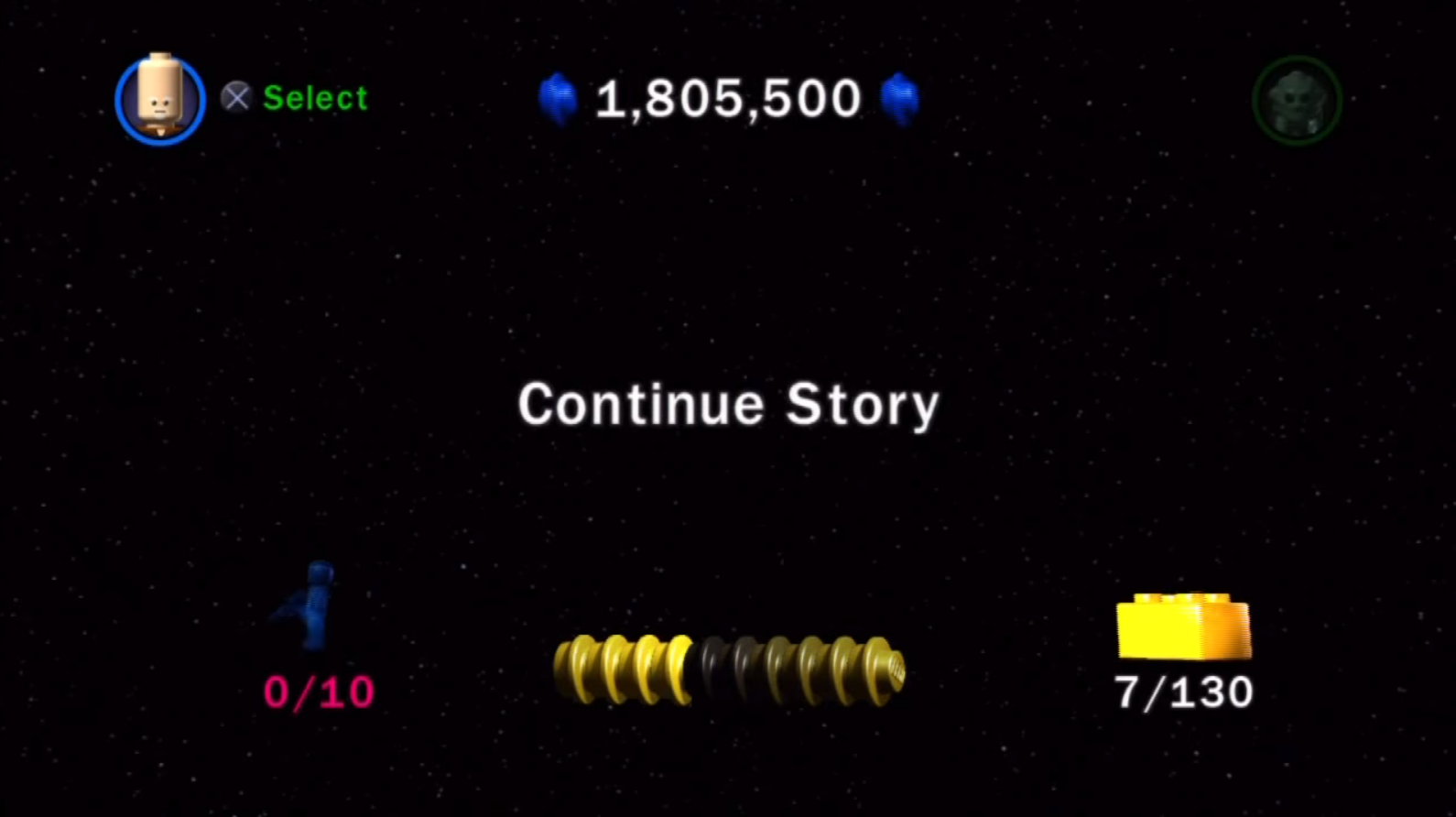Click the green Select label
The width and height of the screenshot is (1456, 817).
pos(314,98)
